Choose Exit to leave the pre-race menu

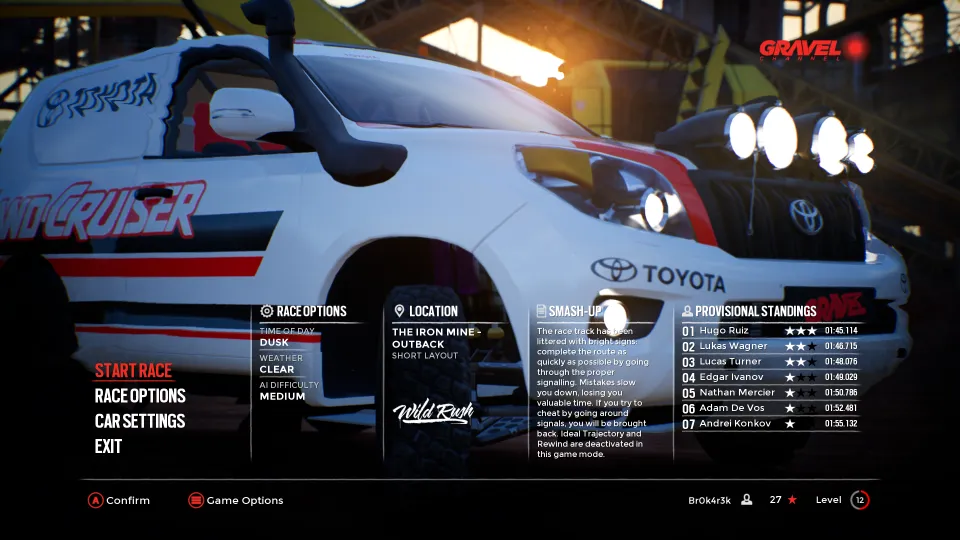[x=108, y=446]
